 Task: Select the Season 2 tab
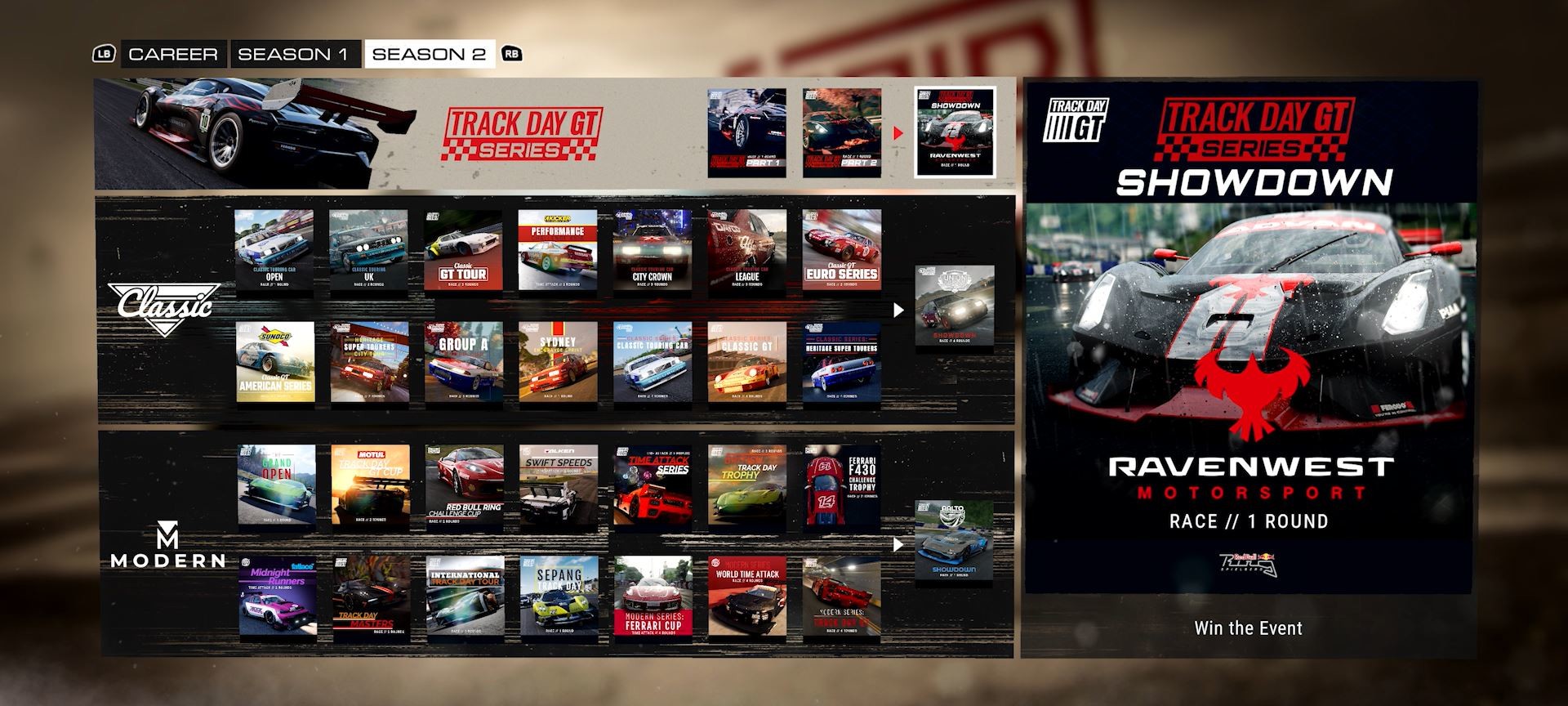429,54
